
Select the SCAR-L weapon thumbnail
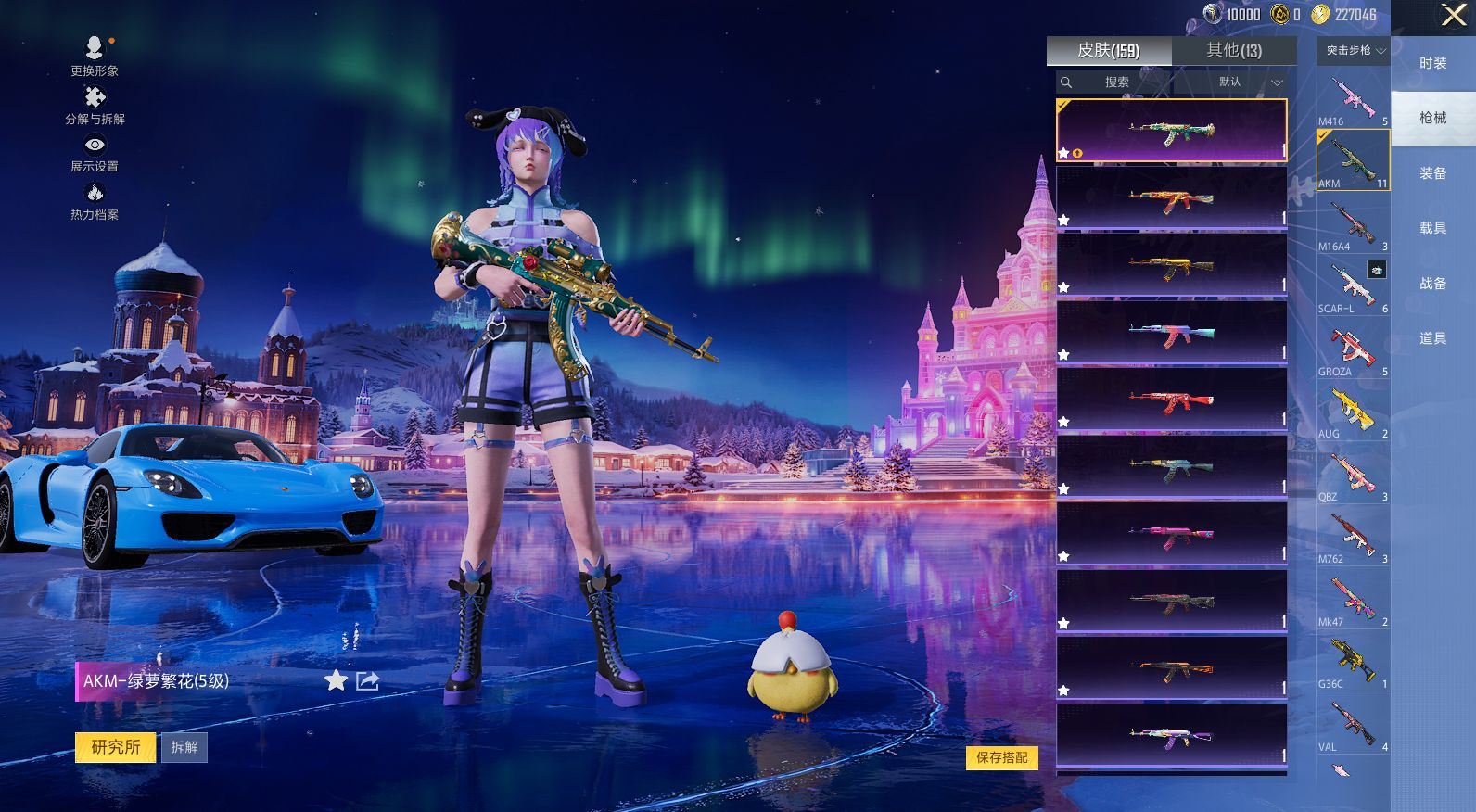point(1353,285)
